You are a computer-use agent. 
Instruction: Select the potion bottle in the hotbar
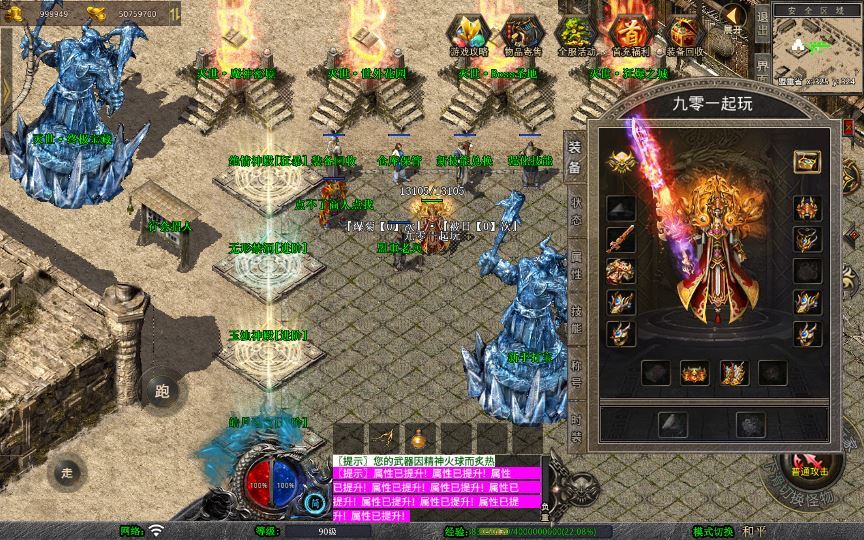(x=419, y=438)
